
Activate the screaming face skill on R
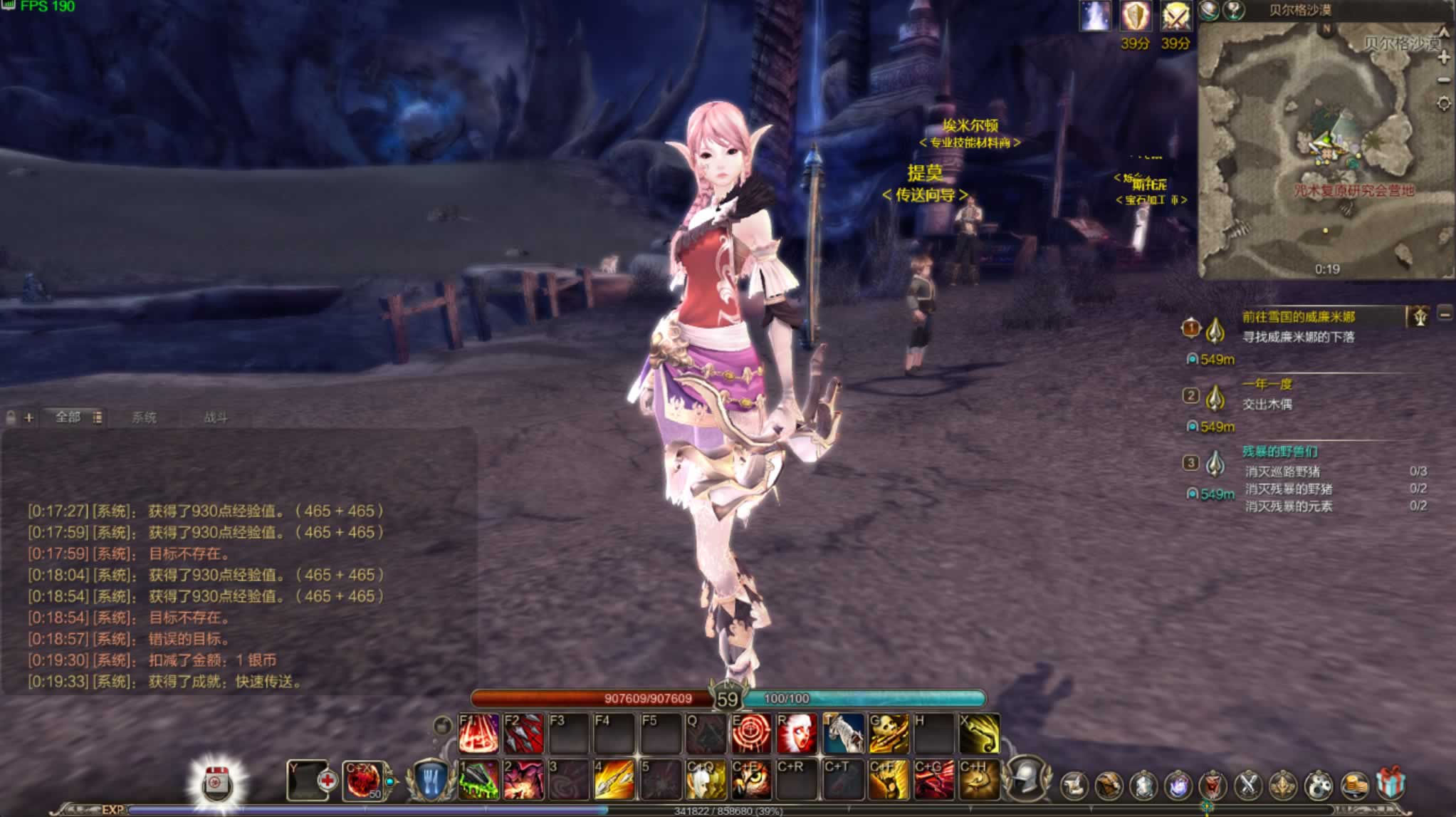797,734
